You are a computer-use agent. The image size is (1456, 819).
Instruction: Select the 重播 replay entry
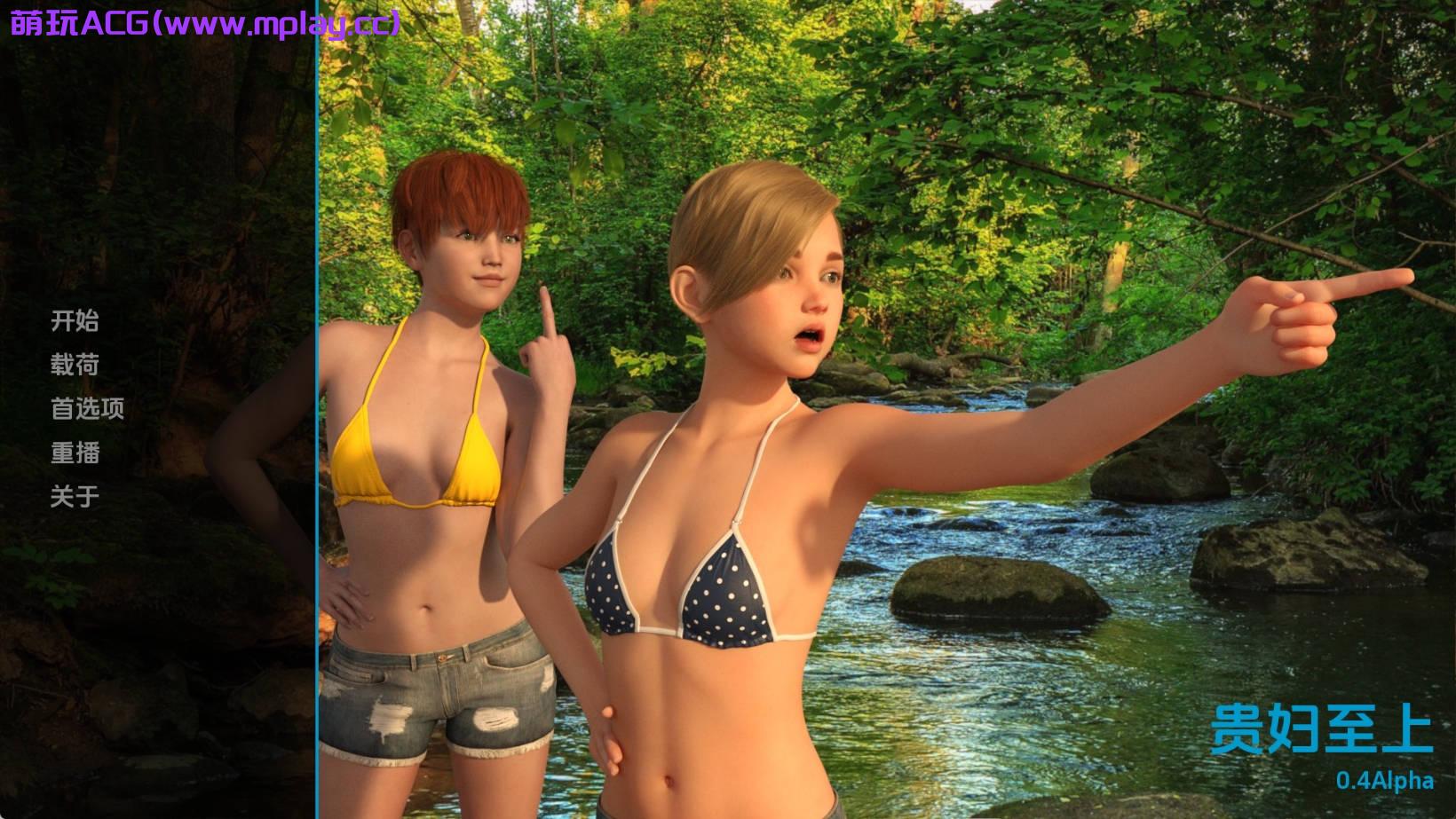click(75, 453)
